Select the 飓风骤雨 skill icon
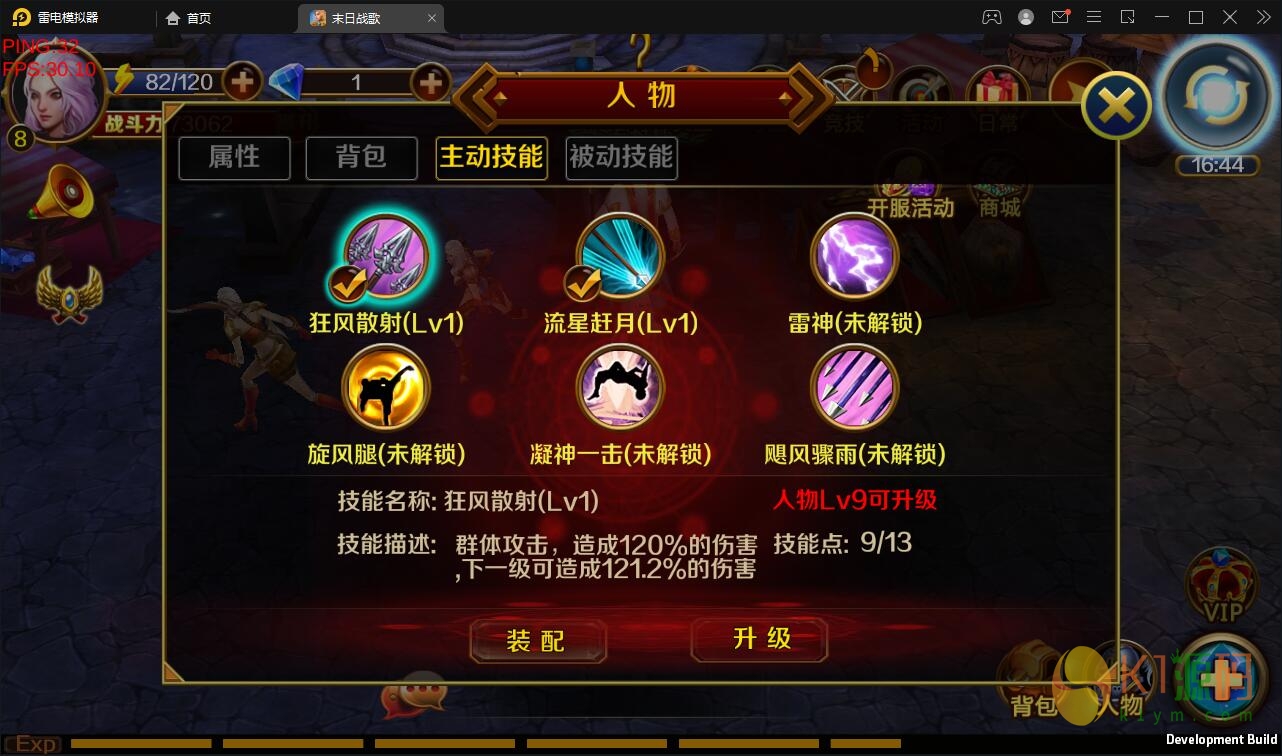 pos(855,388)
